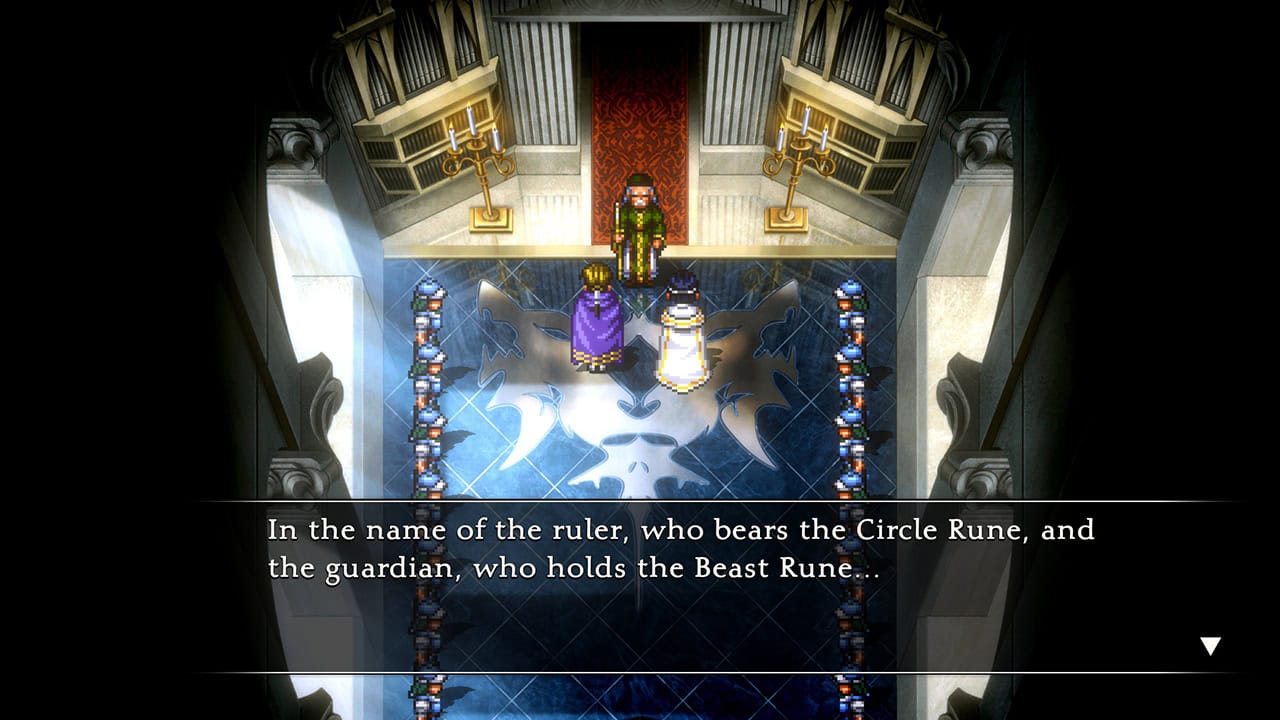Advance dialogue with the white arrow indicator

(1210, 646)
